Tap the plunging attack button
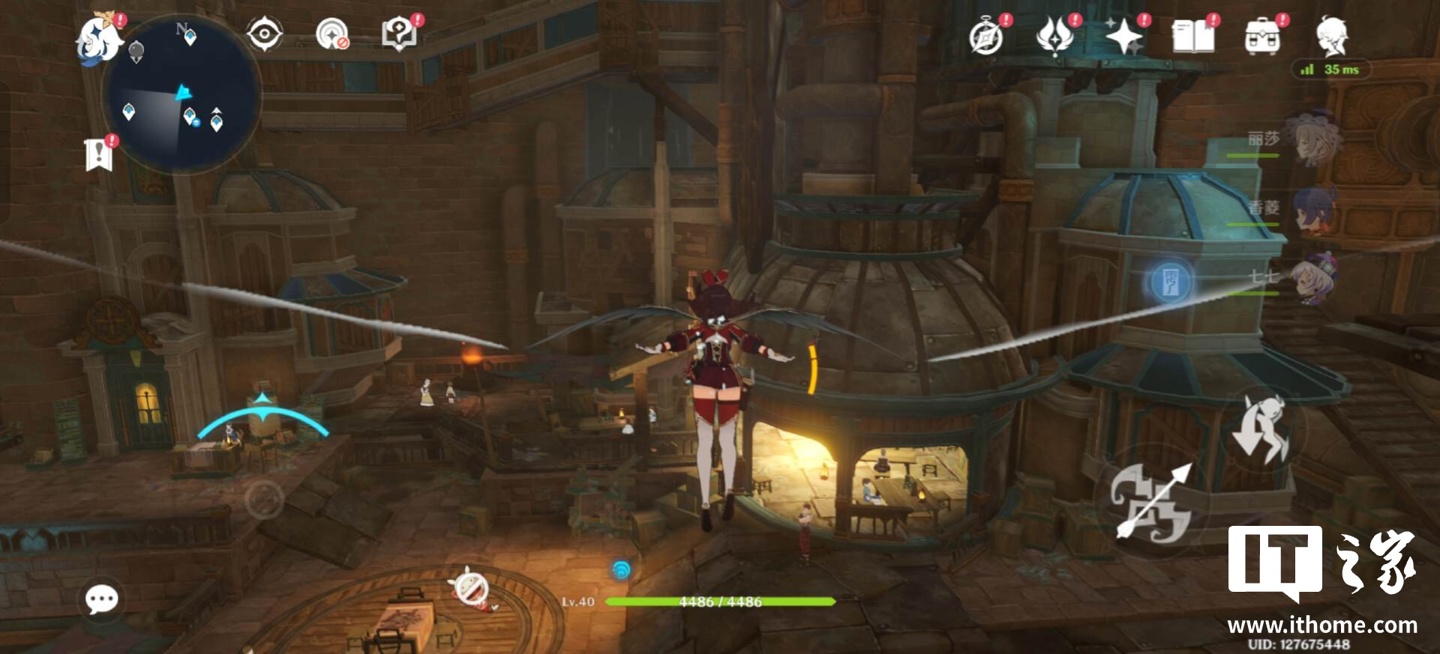 pyautogui.click(x=1262, y=428)
